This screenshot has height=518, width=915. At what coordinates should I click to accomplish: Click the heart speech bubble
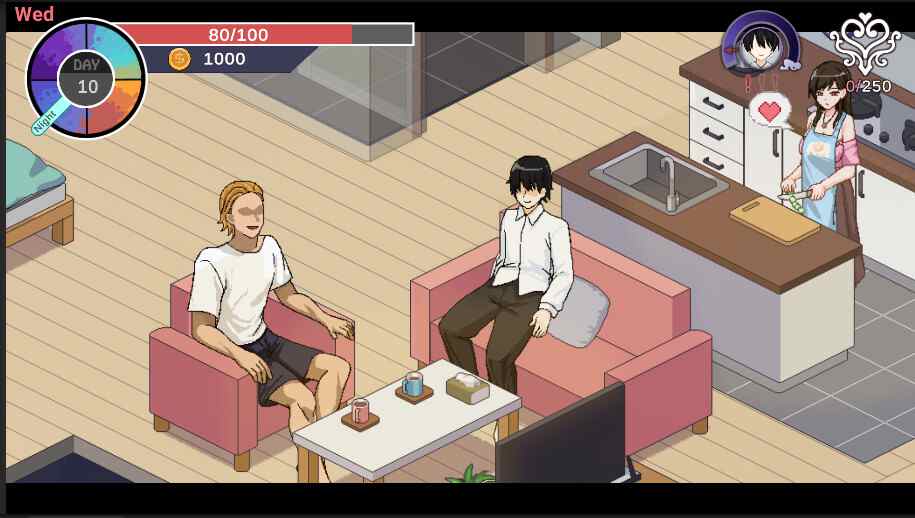[770, 109]
